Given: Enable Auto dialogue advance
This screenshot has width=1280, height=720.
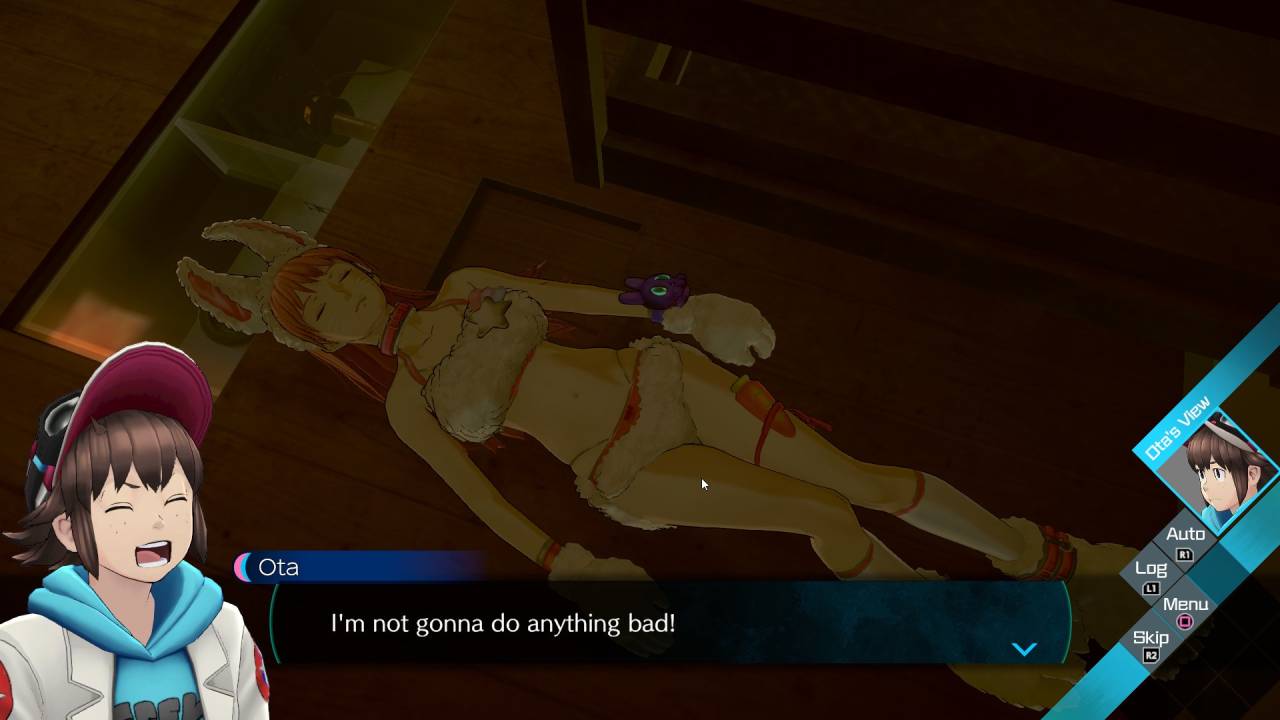Looking at the screenshot, I should [x=1185, y=535].
